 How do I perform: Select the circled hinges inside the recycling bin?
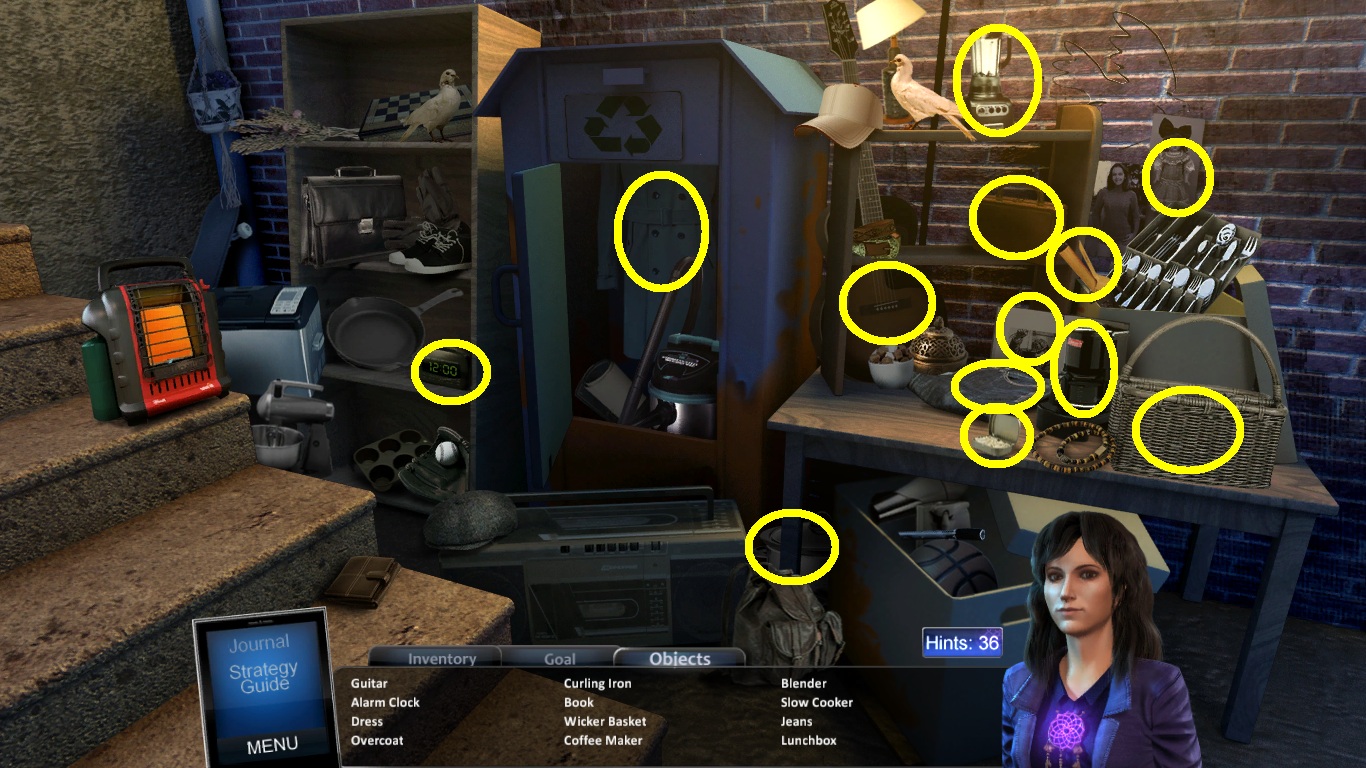(x=662, y=228)
